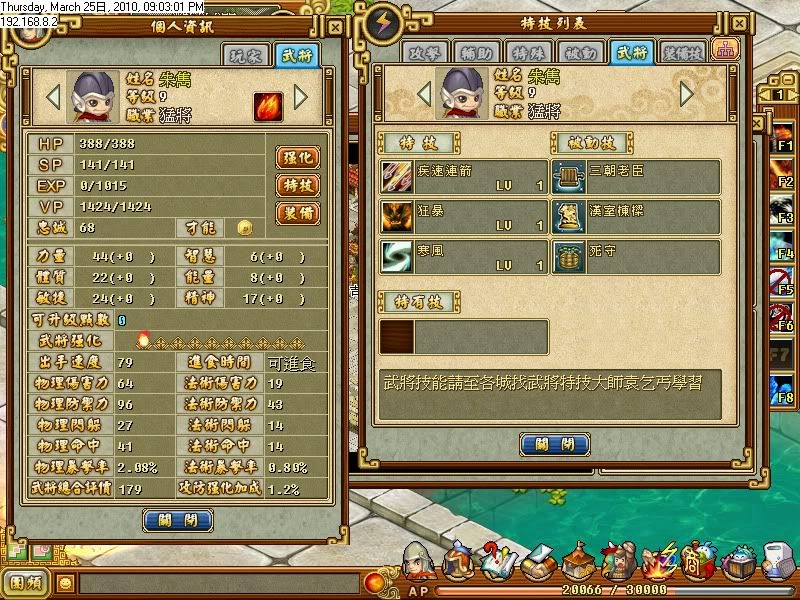Select the 輔助 skill tab
The height and width of the screenshot is (600, 800).
476,52
